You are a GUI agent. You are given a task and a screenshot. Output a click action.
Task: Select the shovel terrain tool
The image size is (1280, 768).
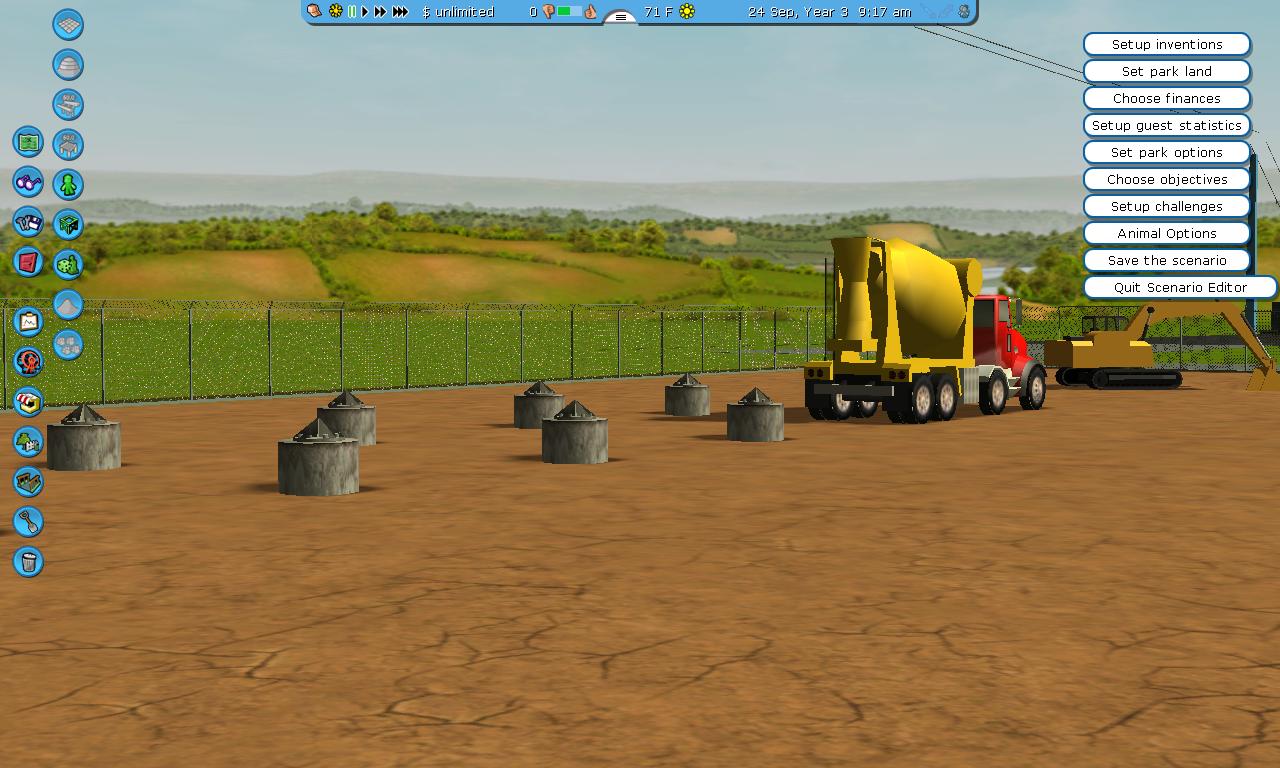coord(28,521)
